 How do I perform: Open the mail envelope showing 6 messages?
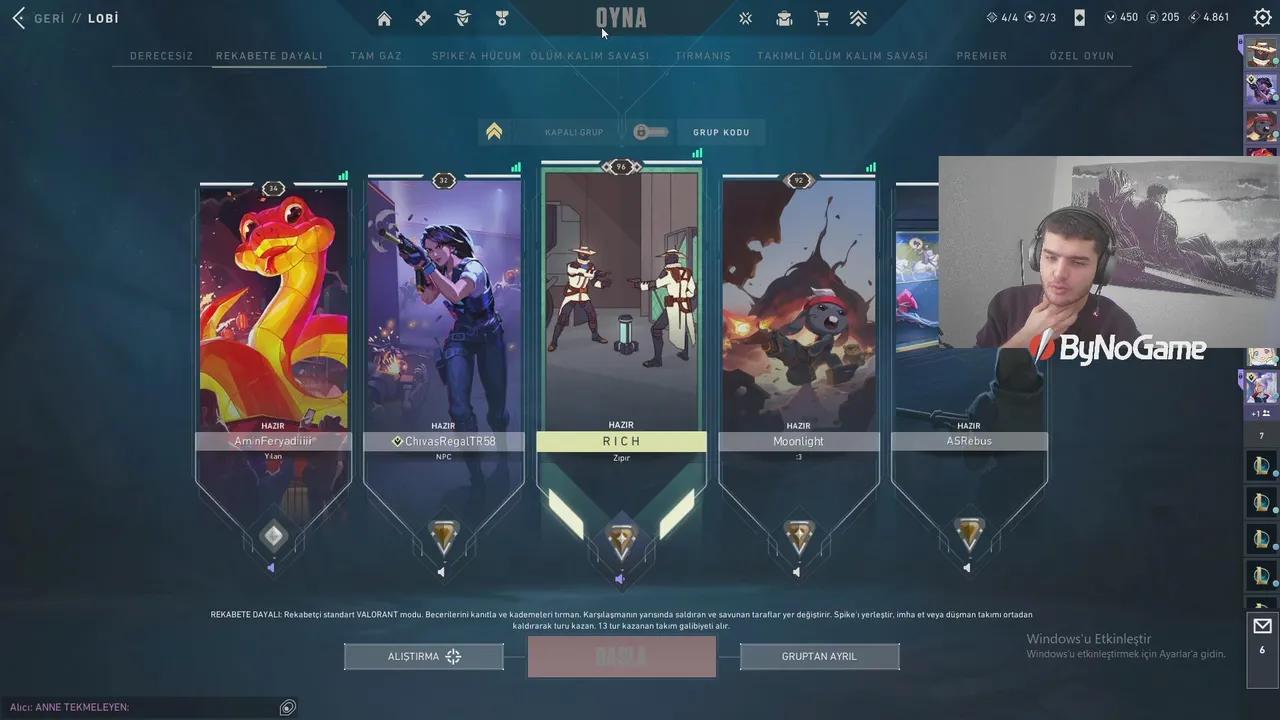click(x=1261, y=627)
